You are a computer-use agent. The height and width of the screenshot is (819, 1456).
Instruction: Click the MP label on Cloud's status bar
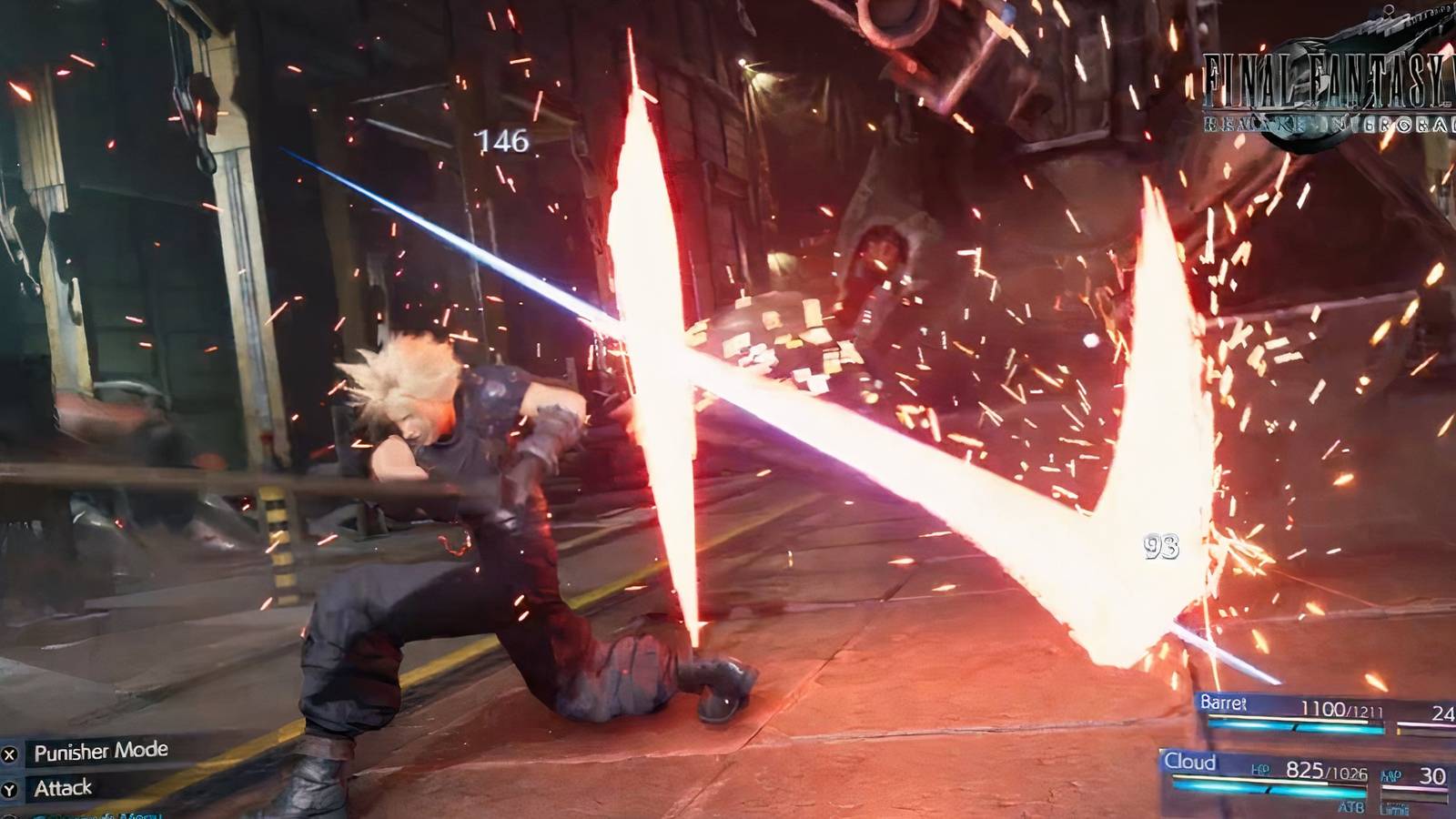[x=1390, y=776]
